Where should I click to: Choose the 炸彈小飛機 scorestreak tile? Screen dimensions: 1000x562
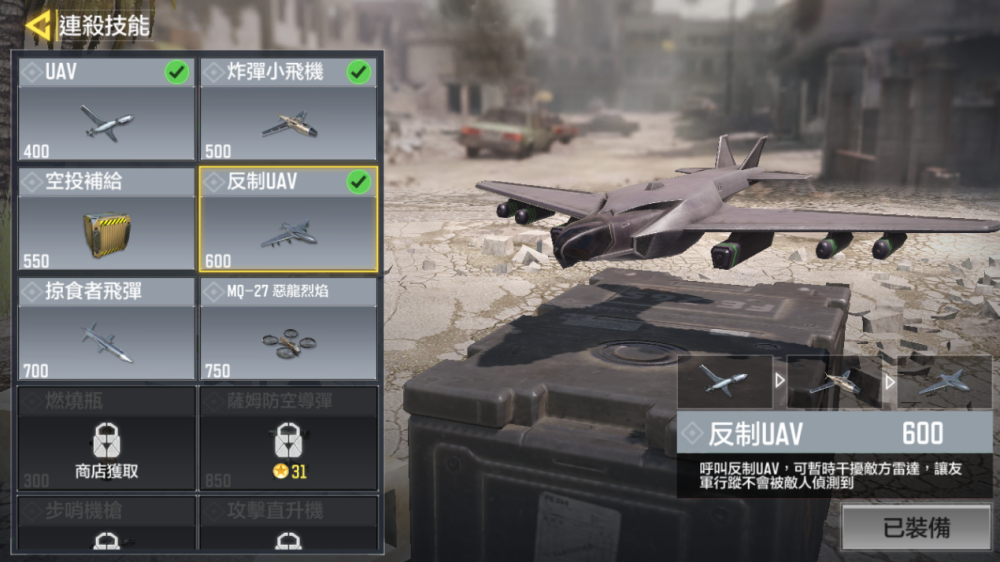(288, 109)
